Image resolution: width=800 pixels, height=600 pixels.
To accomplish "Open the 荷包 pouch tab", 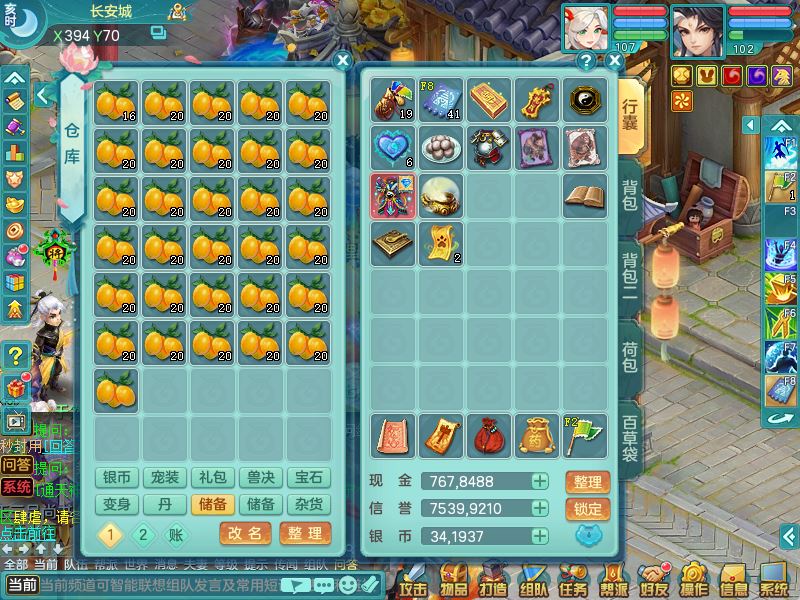I will click(x=630, y=356).
